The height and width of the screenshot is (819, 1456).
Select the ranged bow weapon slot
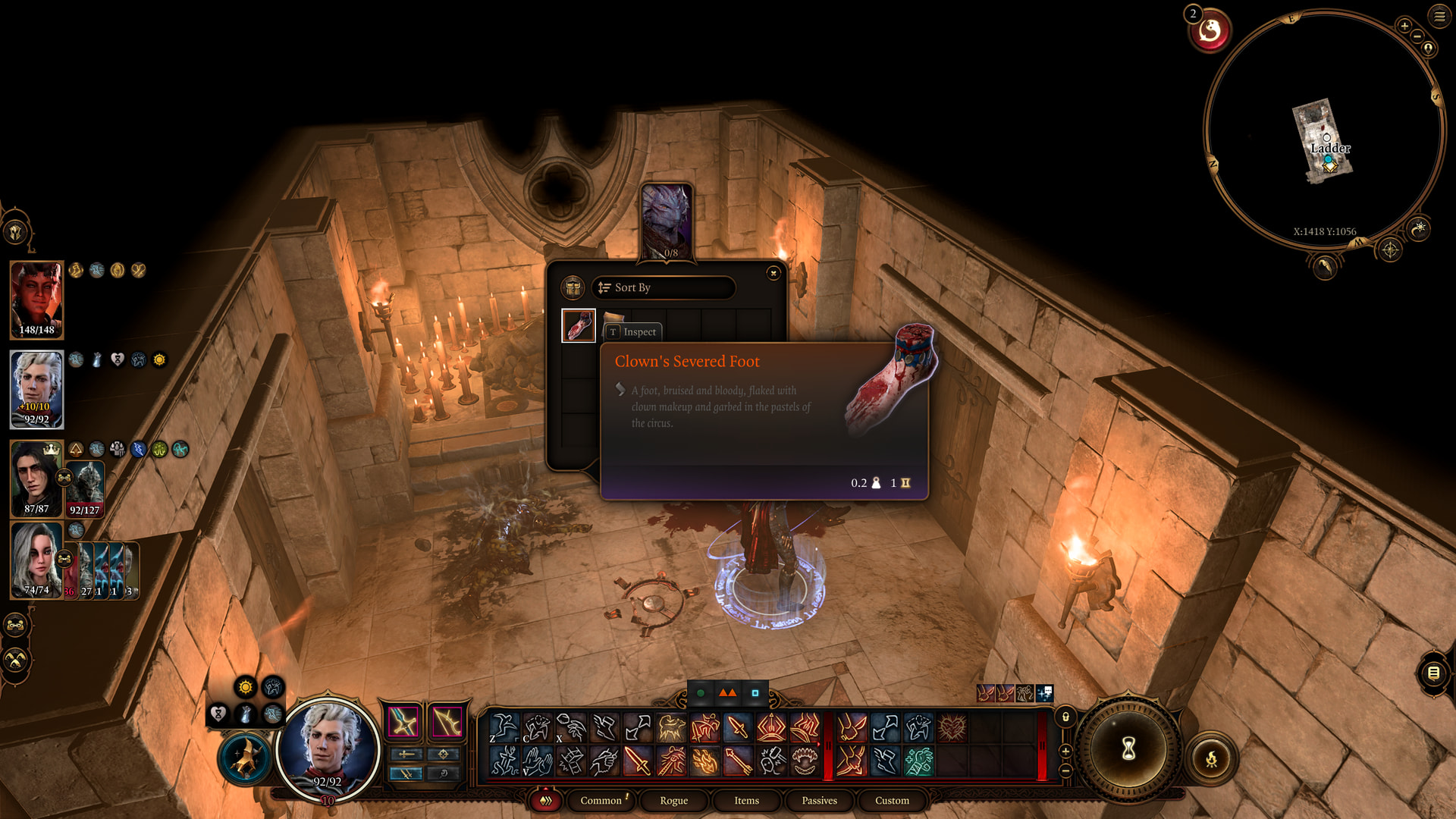(447, 721)
